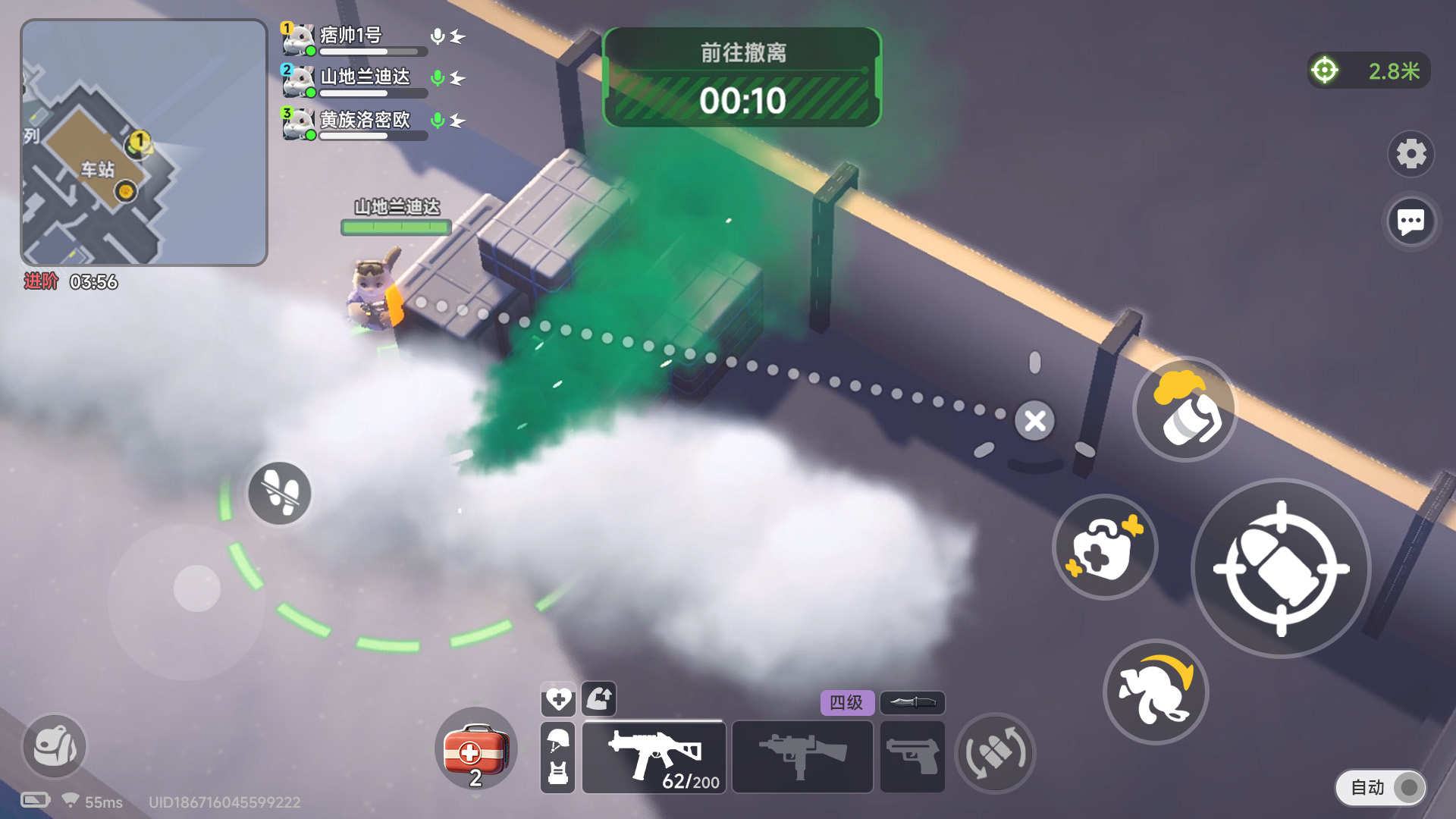Image resolution: width=1456 pixels, height=819 pixels.
Task: Throw the smoke grenade
Action: (x=1185, y=409)
